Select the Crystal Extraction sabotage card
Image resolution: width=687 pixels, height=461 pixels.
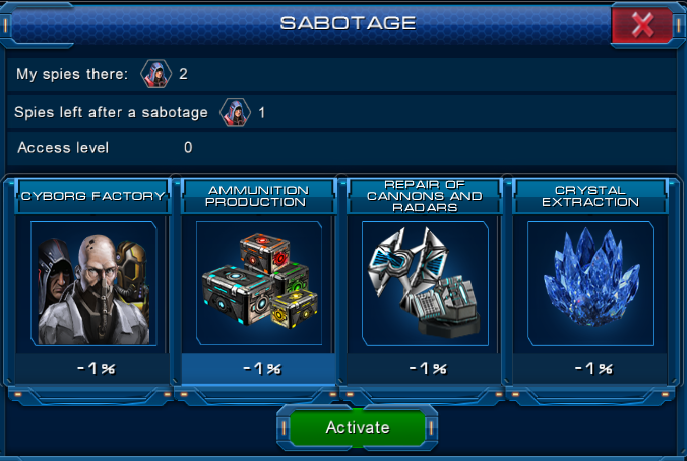591,283
